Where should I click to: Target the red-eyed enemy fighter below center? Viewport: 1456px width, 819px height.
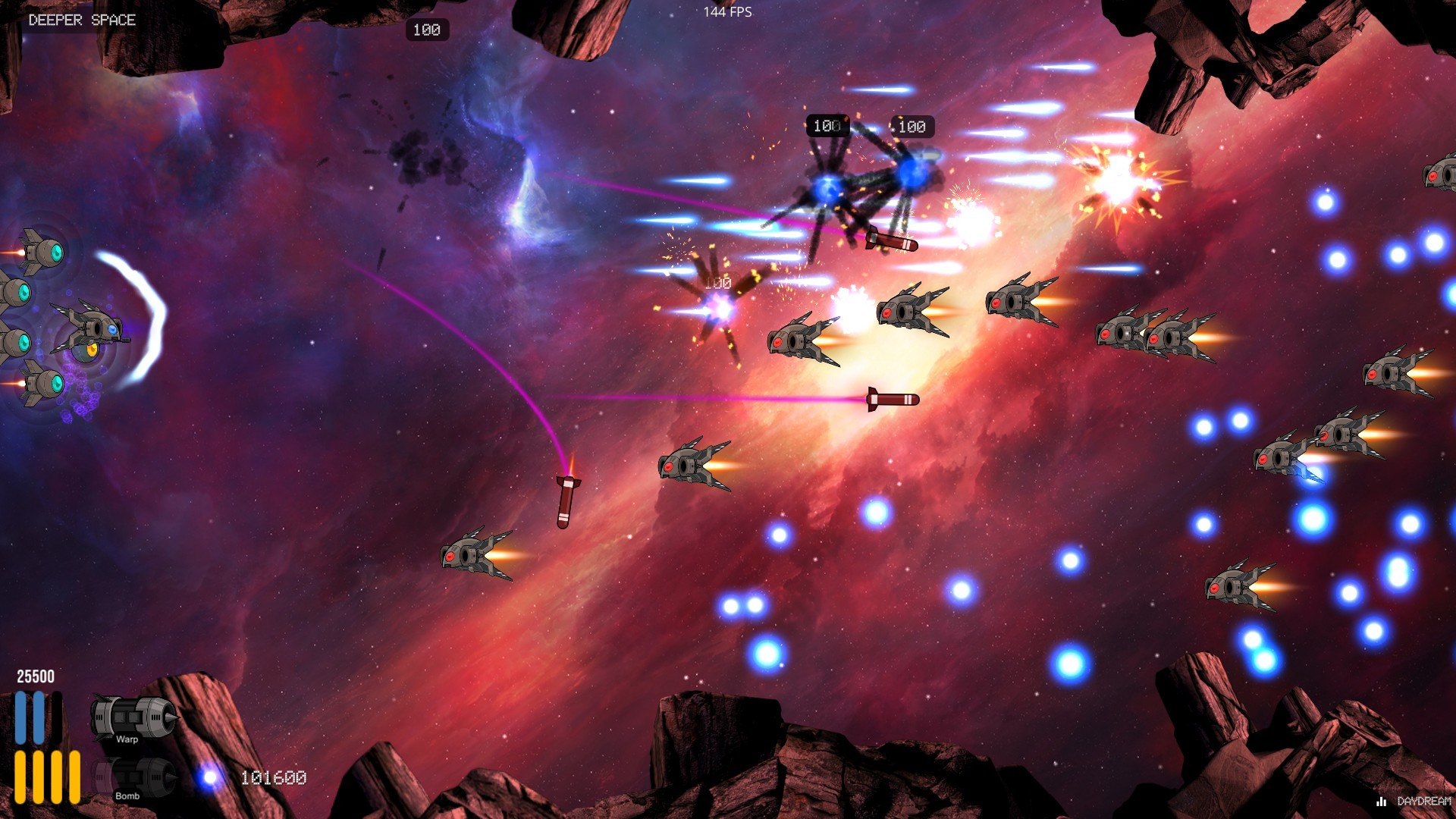click(x=690, y=466)
